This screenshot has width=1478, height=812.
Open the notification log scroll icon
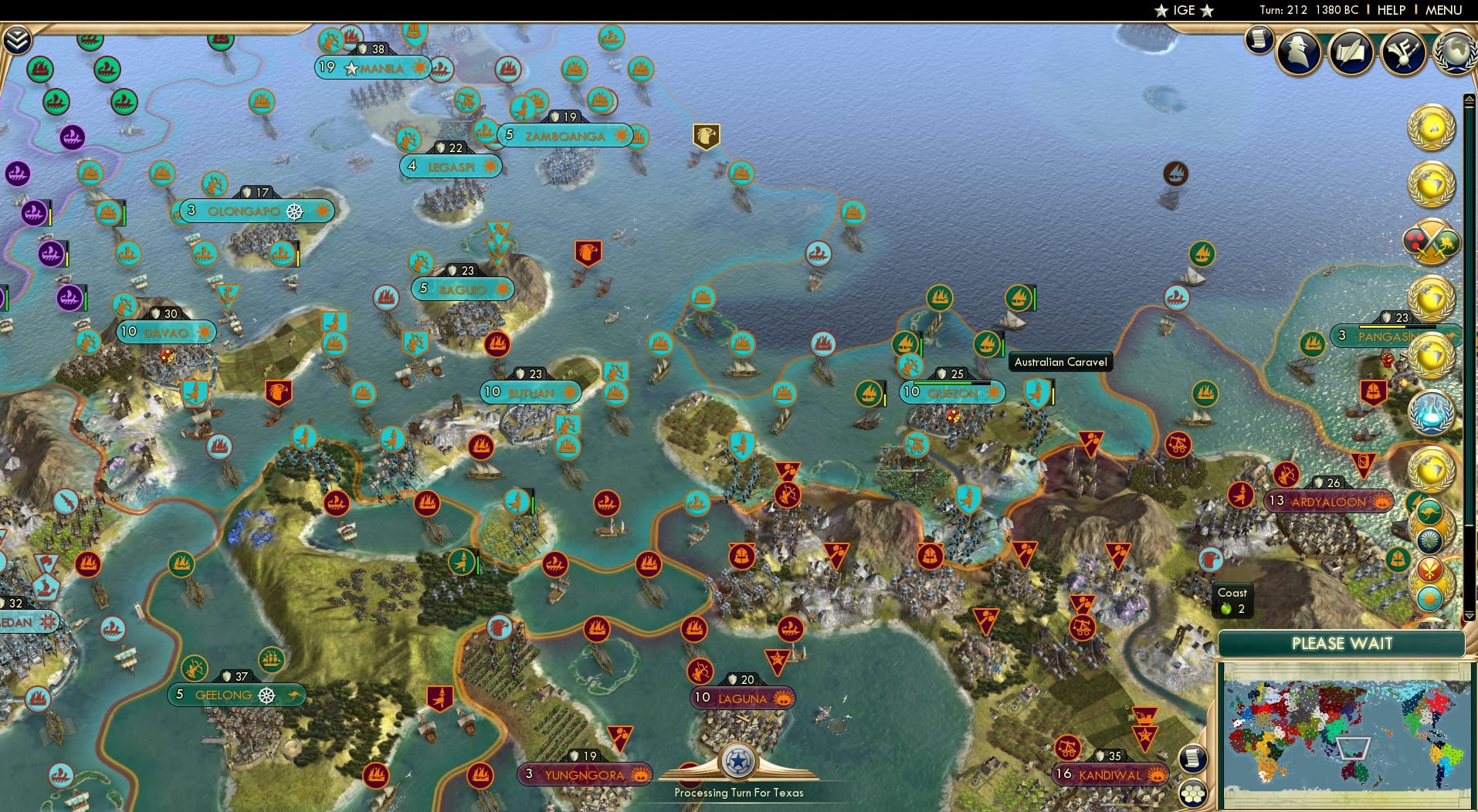click(x=1259, y=39)
